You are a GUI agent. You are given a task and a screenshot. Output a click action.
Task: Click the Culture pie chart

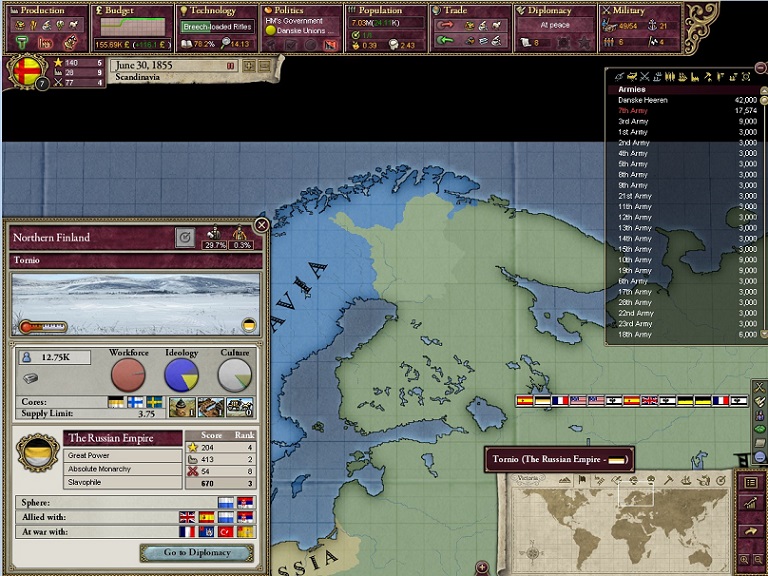pyautogui.click(x=235, y=375)
